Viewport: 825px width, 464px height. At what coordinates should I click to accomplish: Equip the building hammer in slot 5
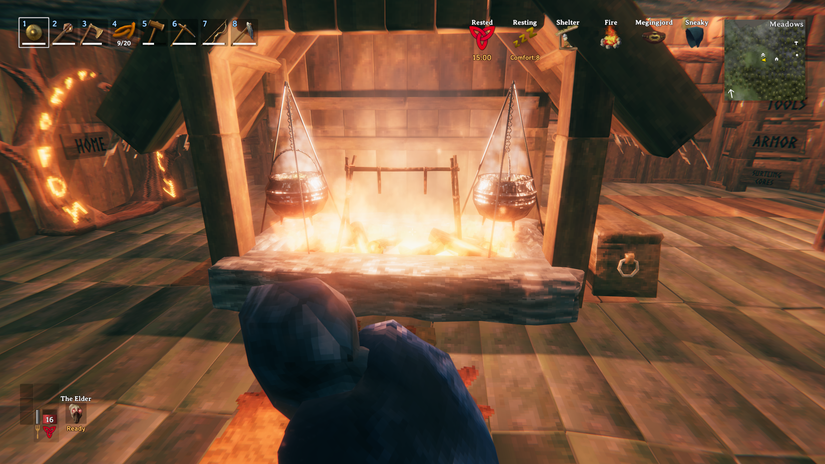pos(154,33)
